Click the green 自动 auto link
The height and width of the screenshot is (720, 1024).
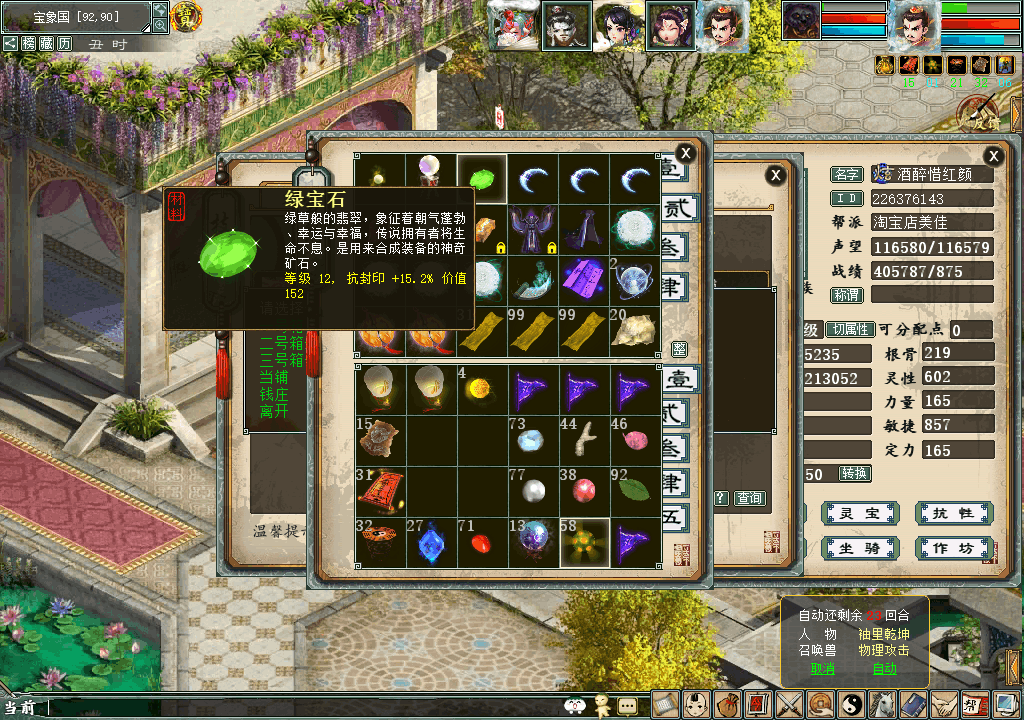[x=884, y=668]
